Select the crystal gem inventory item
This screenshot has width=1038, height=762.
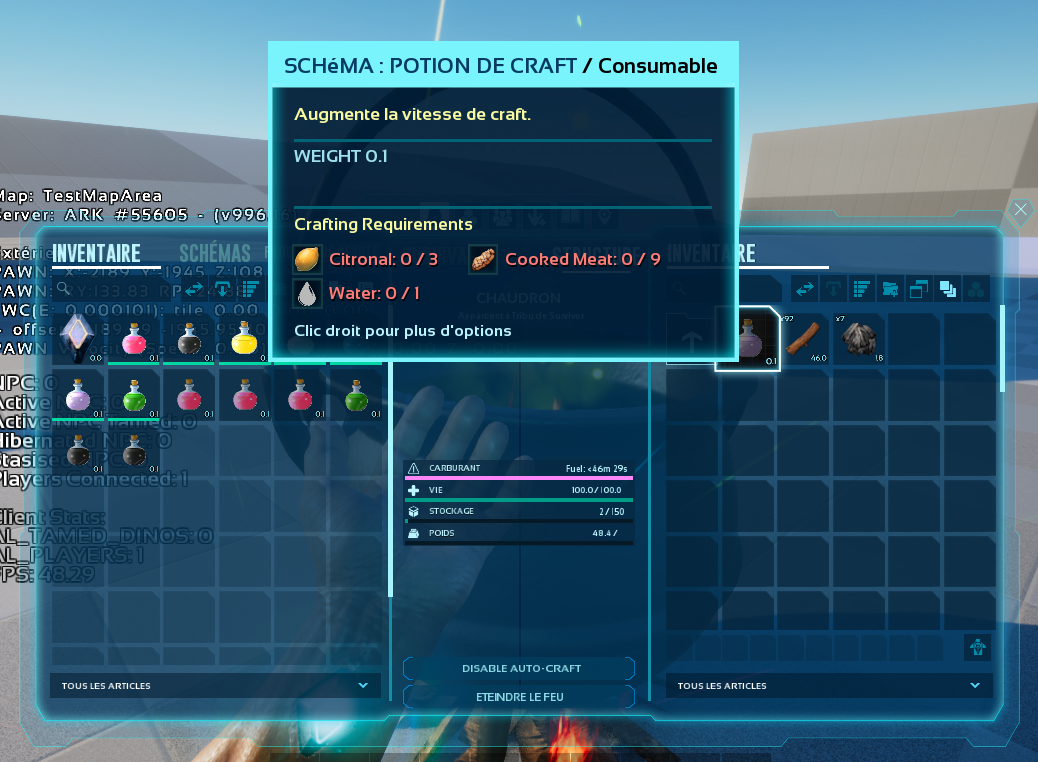click(x=78, y=338)
